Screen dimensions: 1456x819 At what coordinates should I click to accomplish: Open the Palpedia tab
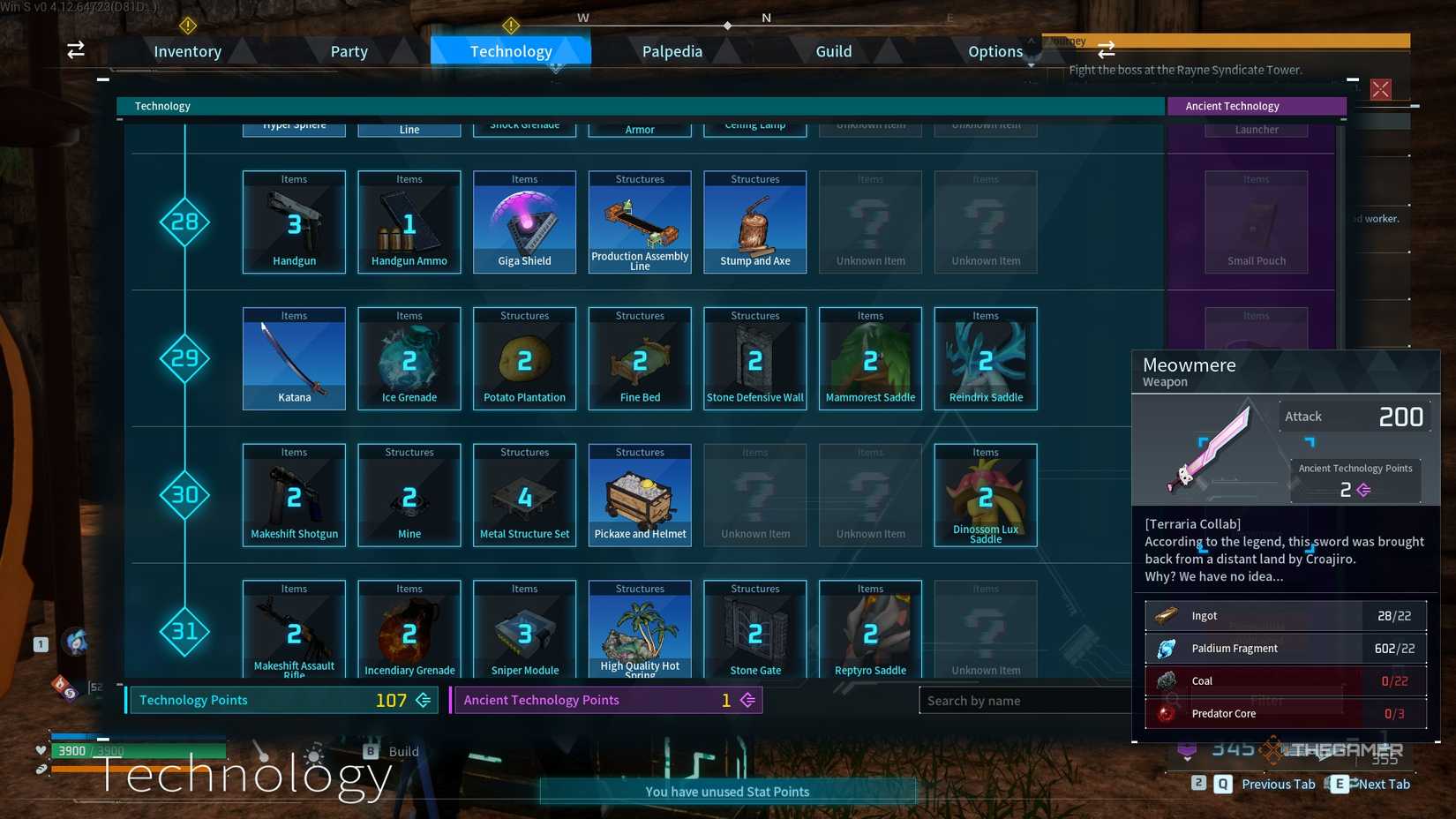672,51
